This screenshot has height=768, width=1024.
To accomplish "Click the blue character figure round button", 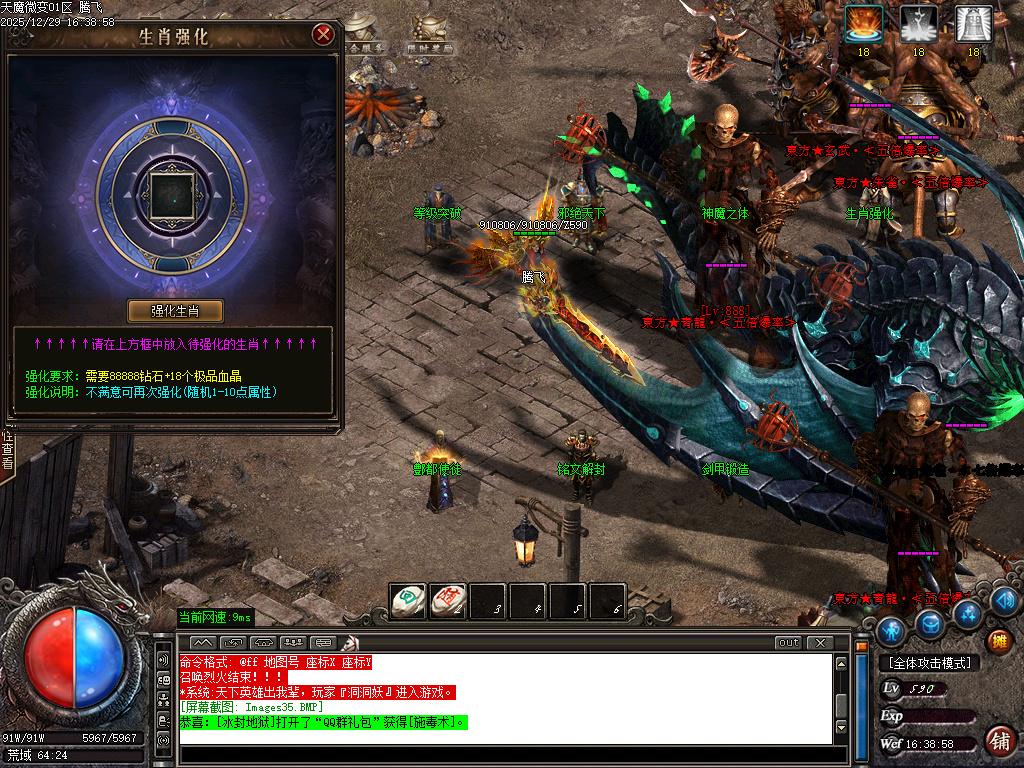I will pos(891,630).
